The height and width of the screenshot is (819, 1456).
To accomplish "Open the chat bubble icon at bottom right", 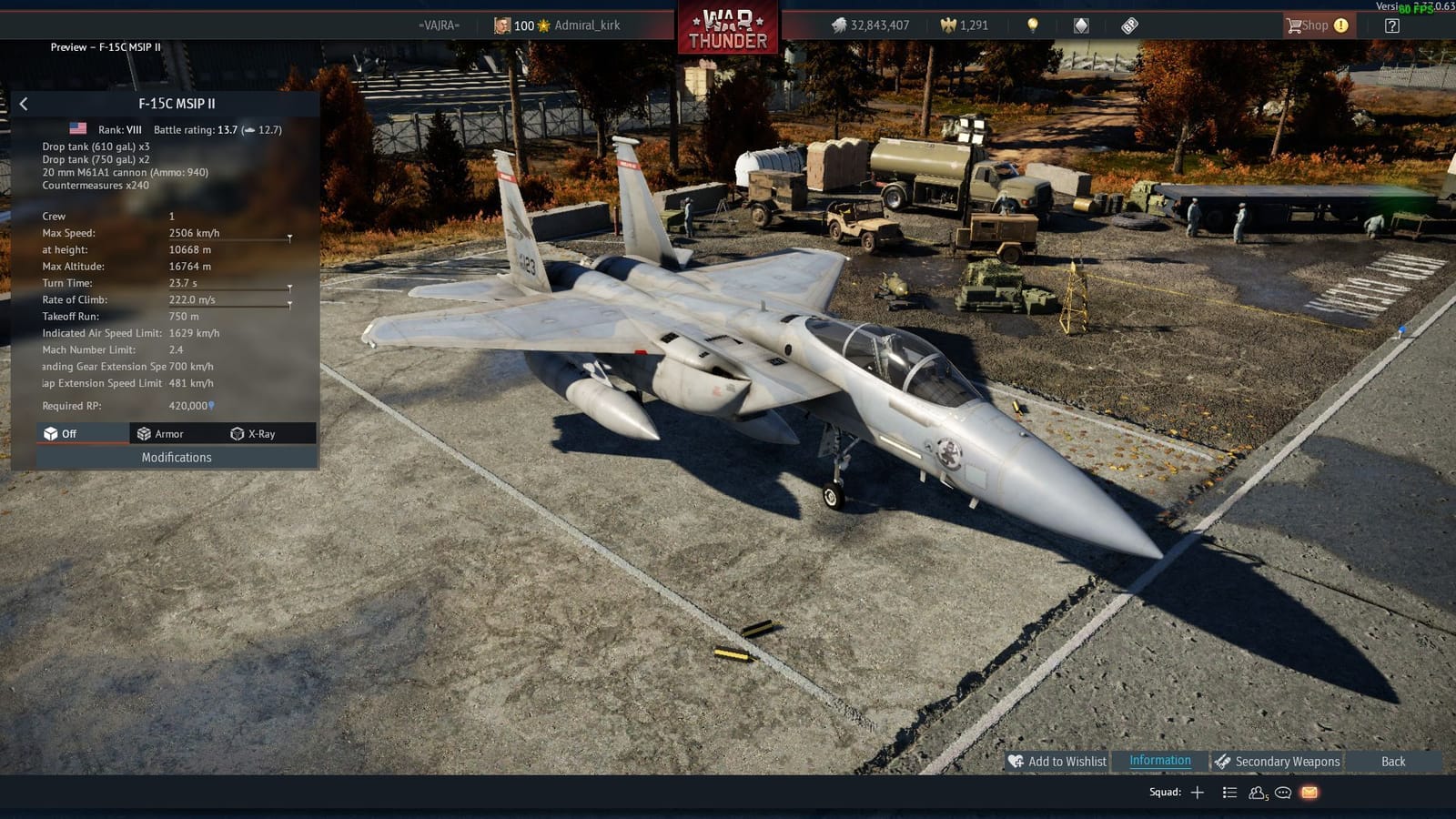I will point(1282,793).
